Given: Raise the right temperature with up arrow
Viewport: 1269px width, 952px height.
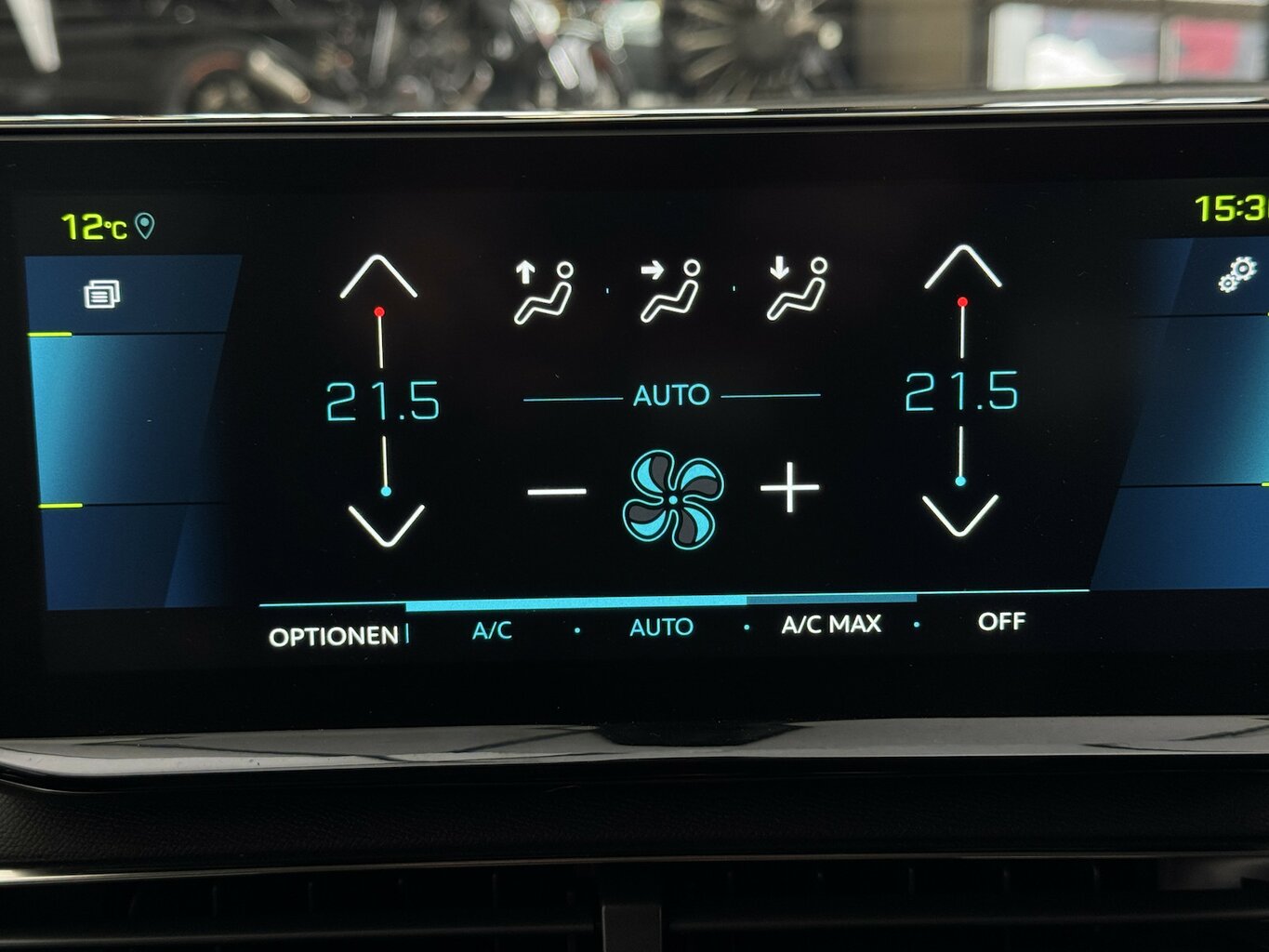Looking at the screenshot, I should tap(962, 267).
